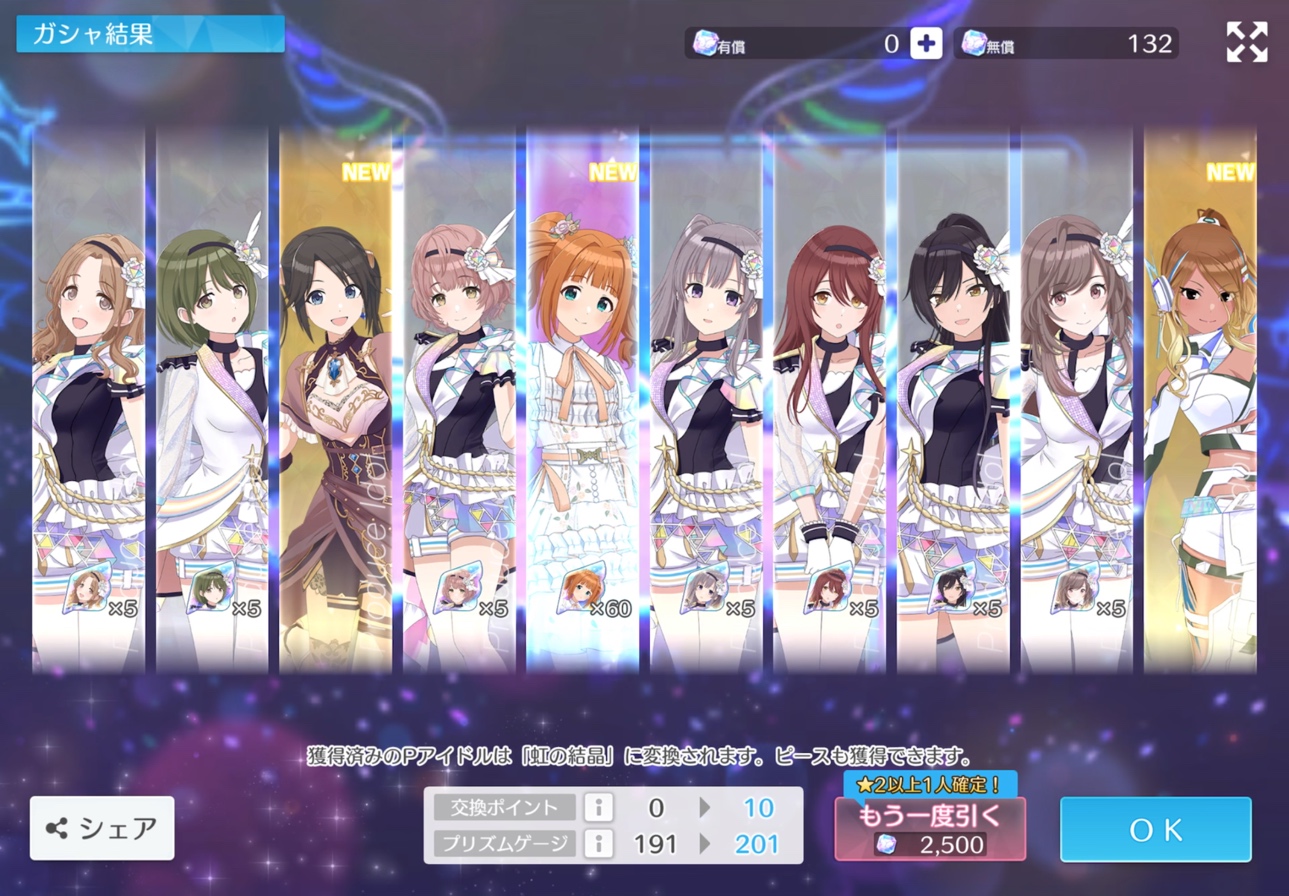The width and height of the screenshot is (1289, 896).
Task: Share the gacha results via シェア
Action: 102,828
